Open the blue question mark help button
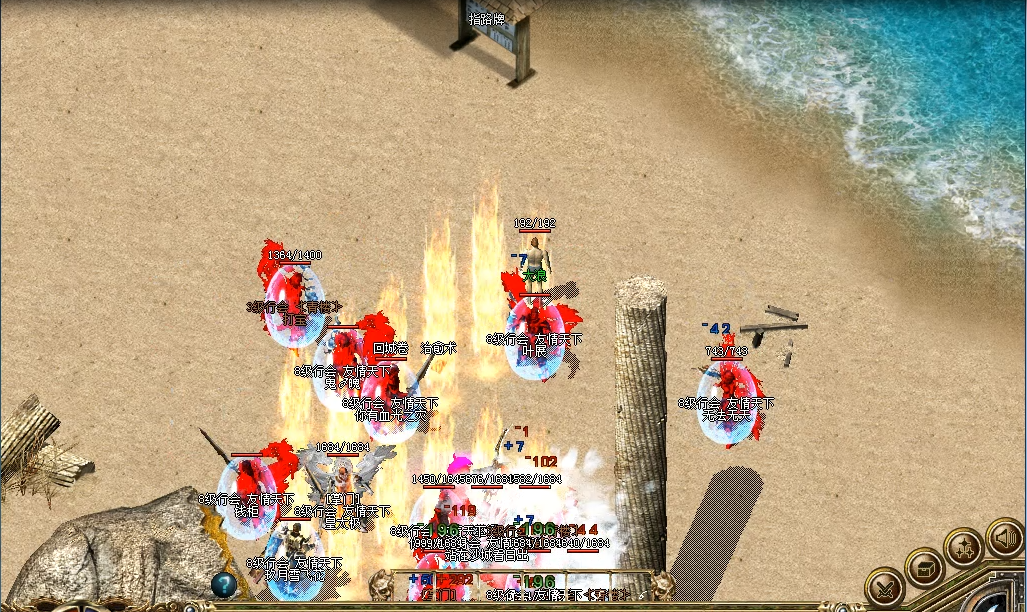This screenshot has width=1027, height=612. (223, 585)
